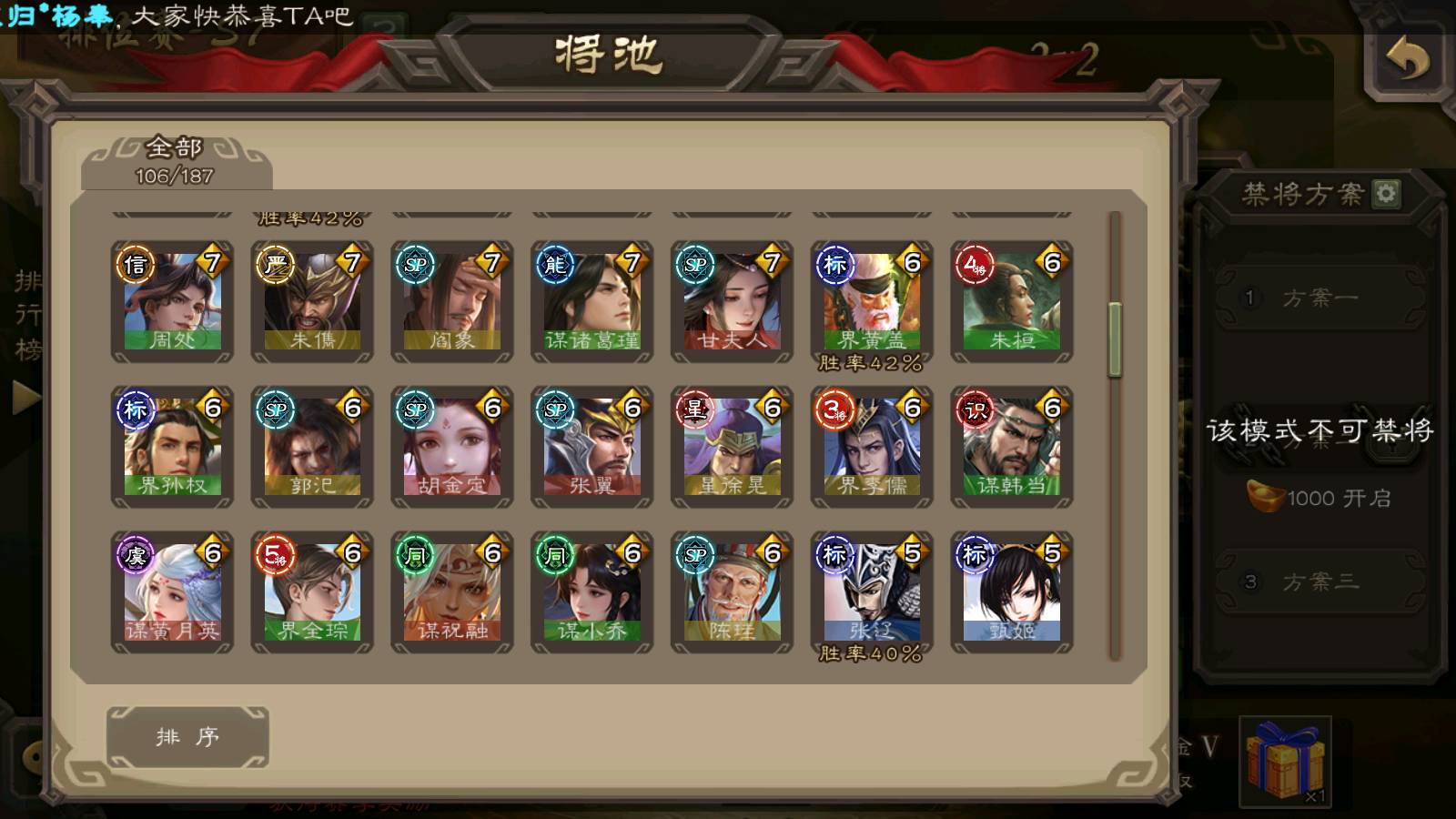Click the back arrow button
Viewport: 1456px width, 819px height.
click(x=1406, y=62)
